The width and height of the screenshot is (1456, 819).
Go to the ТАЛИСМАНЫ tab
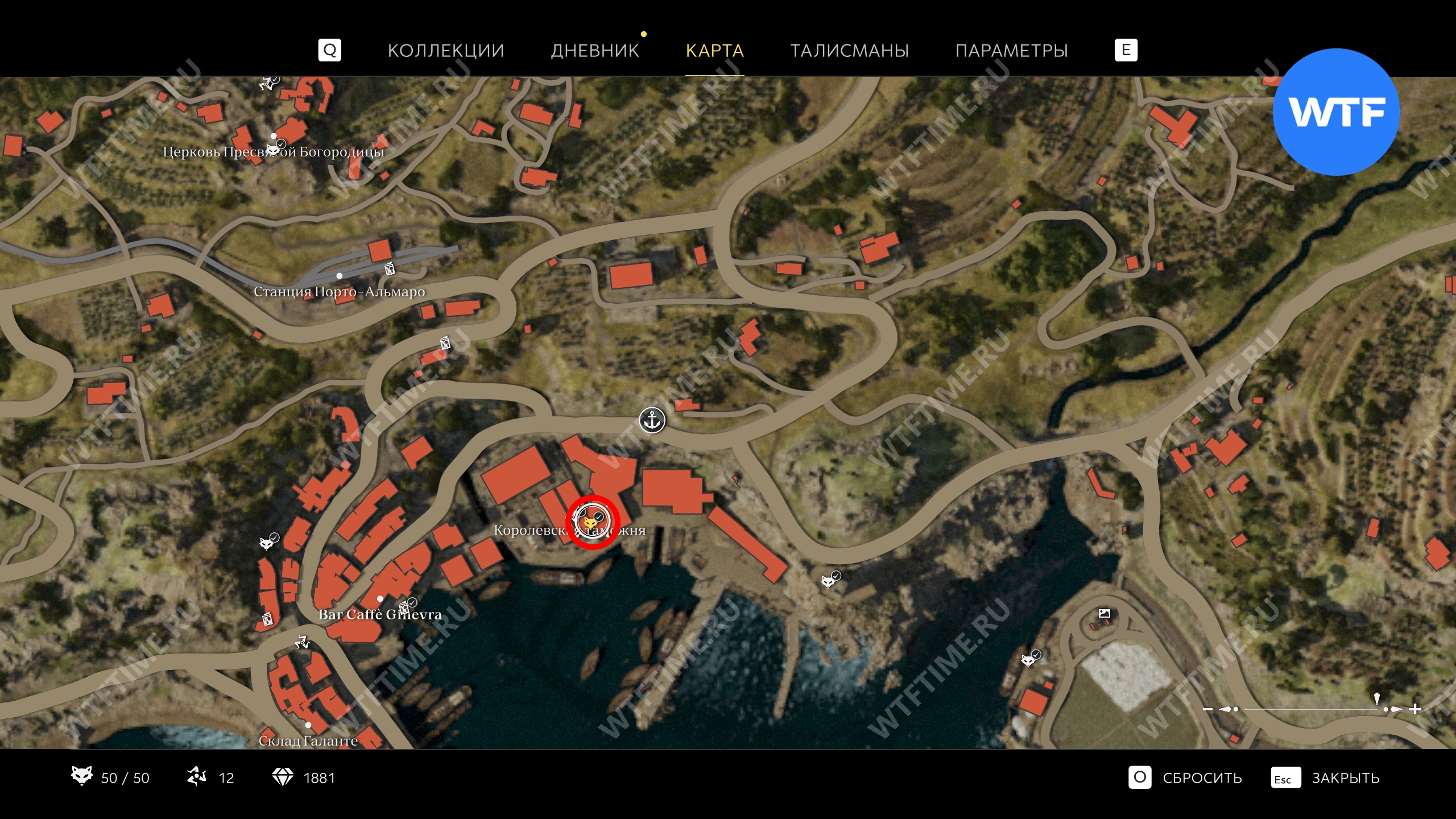pos(850,51)
